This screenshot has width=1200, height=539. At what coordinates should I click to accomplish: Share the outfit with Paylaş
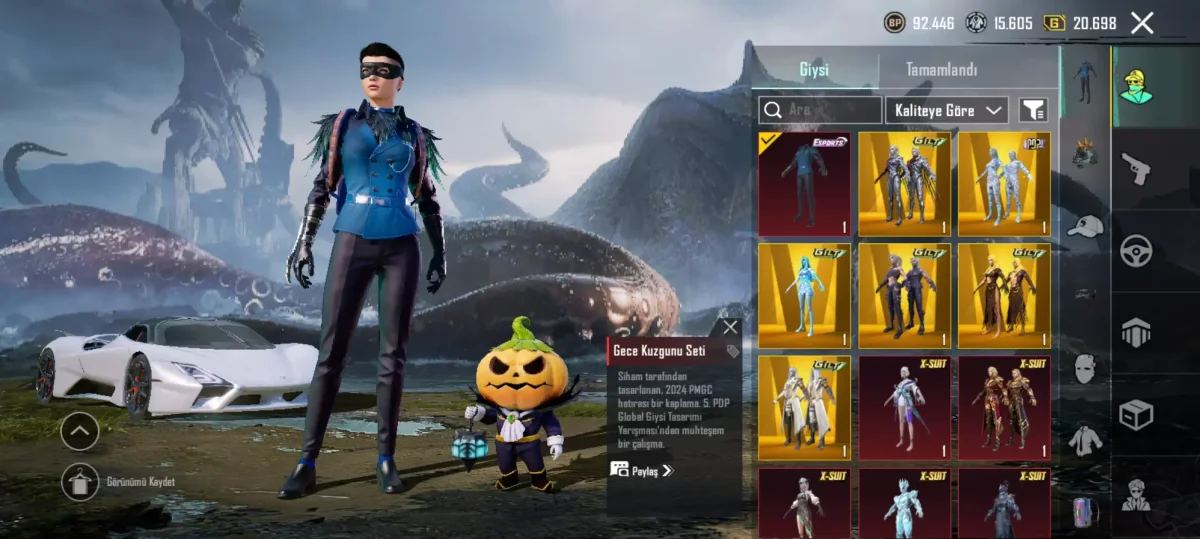tap(642, 470)
